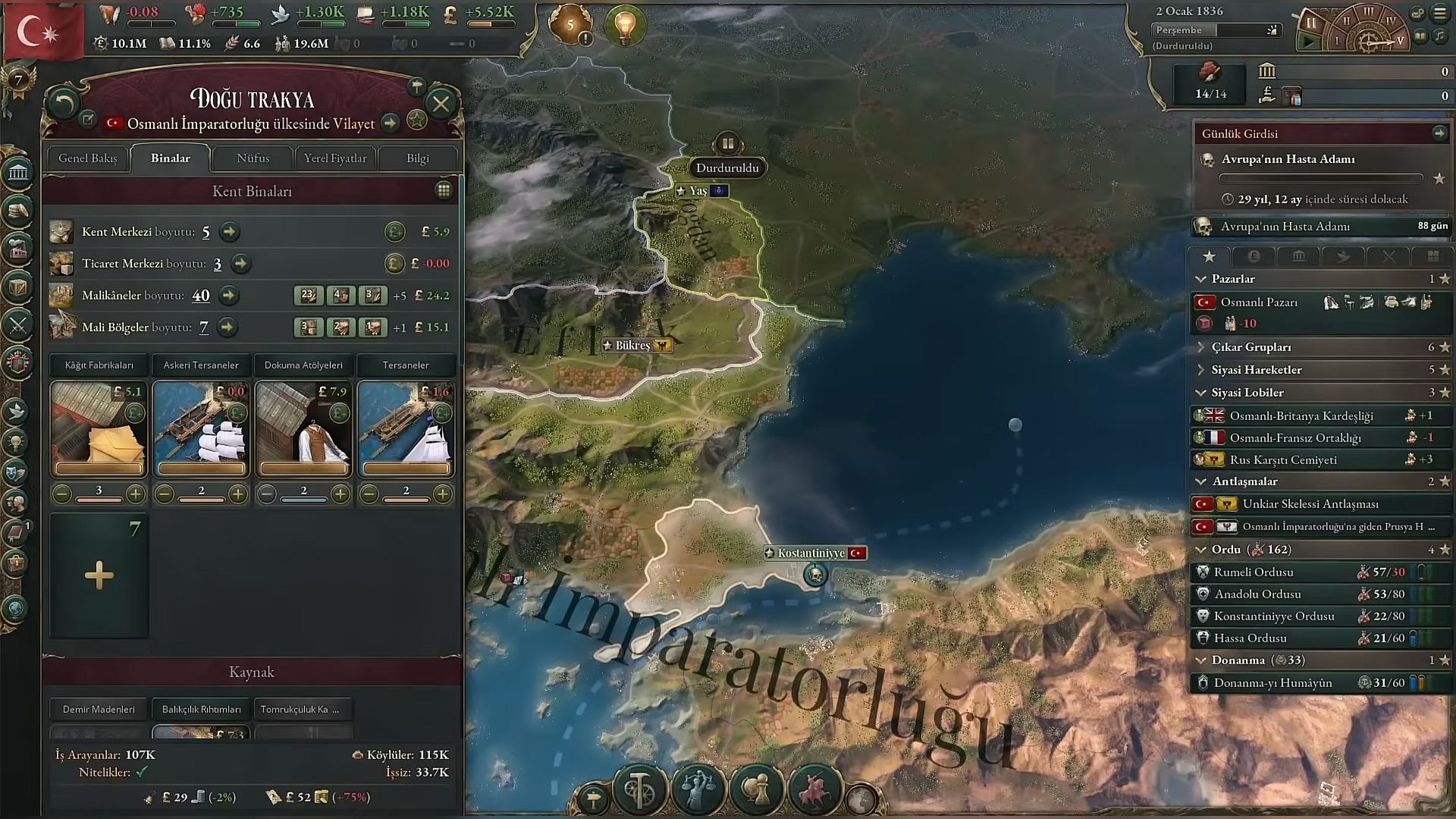Expand the Çıkar Grupları section
Viewport: 1456px width, 819px height.
[x=1251, y=347]
